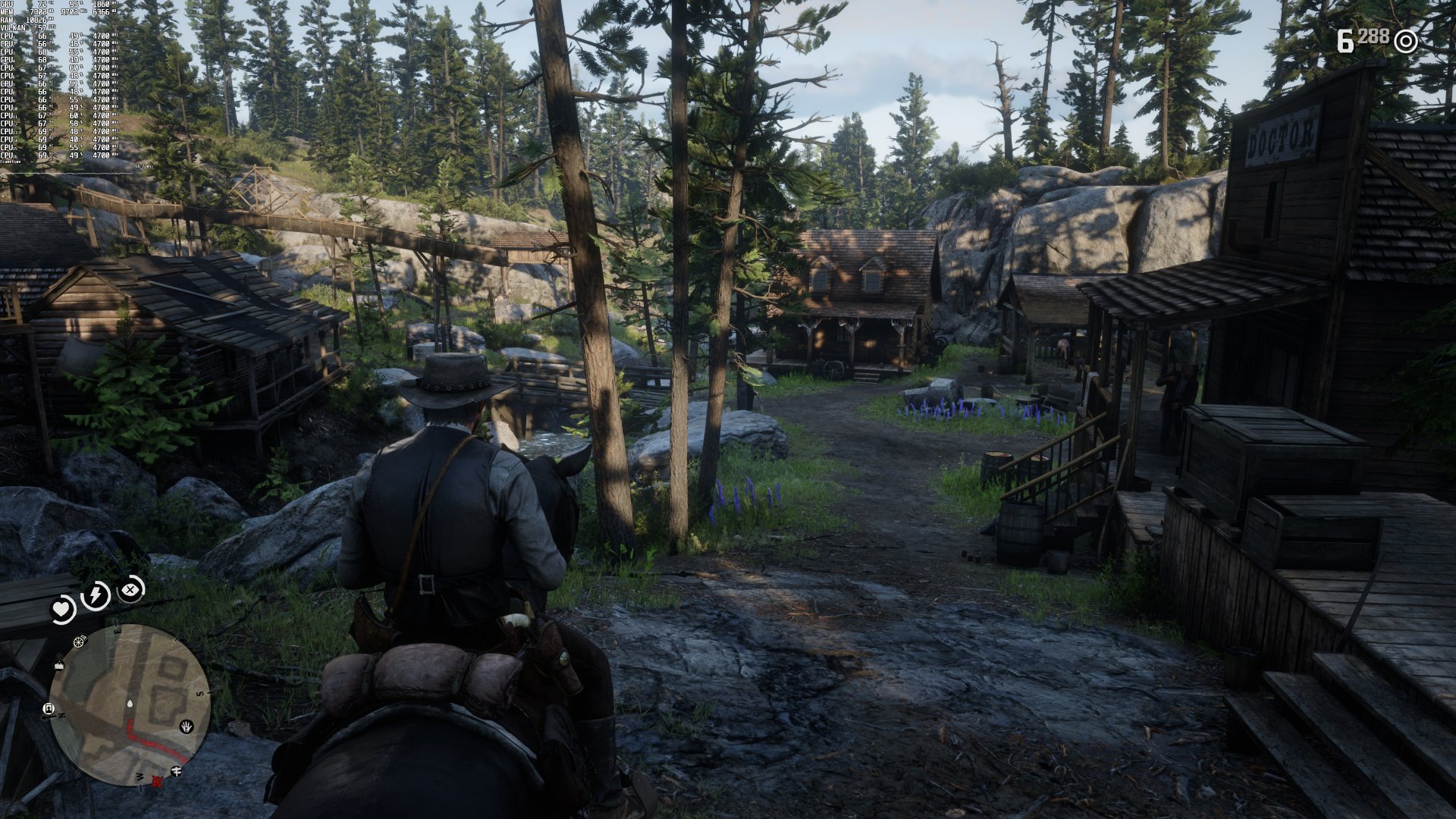Select the wagon wheel icon on the minimap

click(78, 642)
